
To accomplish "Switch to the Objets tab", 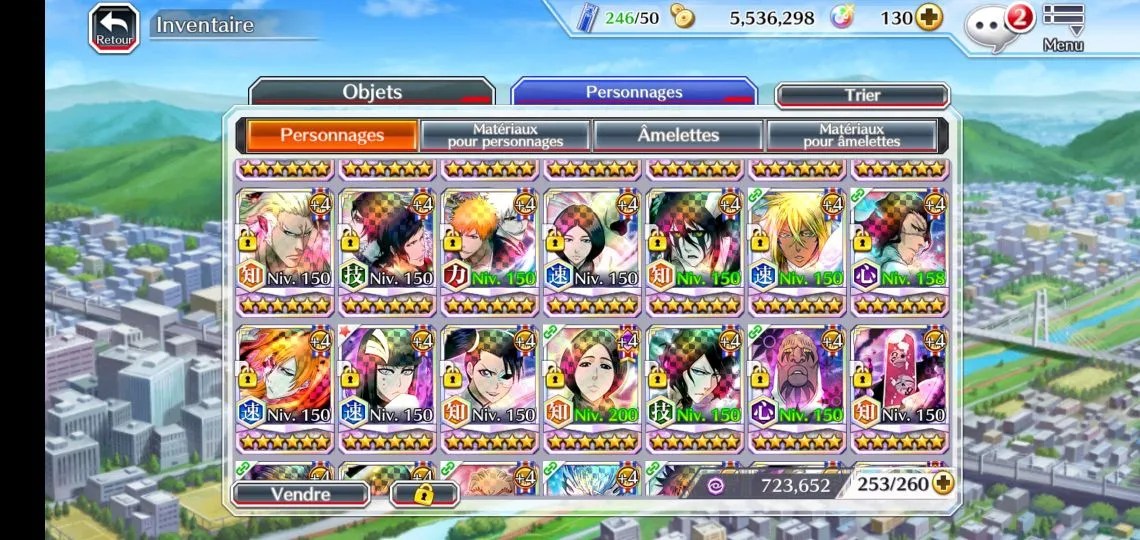I will pyautogui.click(x=371, y=93).
